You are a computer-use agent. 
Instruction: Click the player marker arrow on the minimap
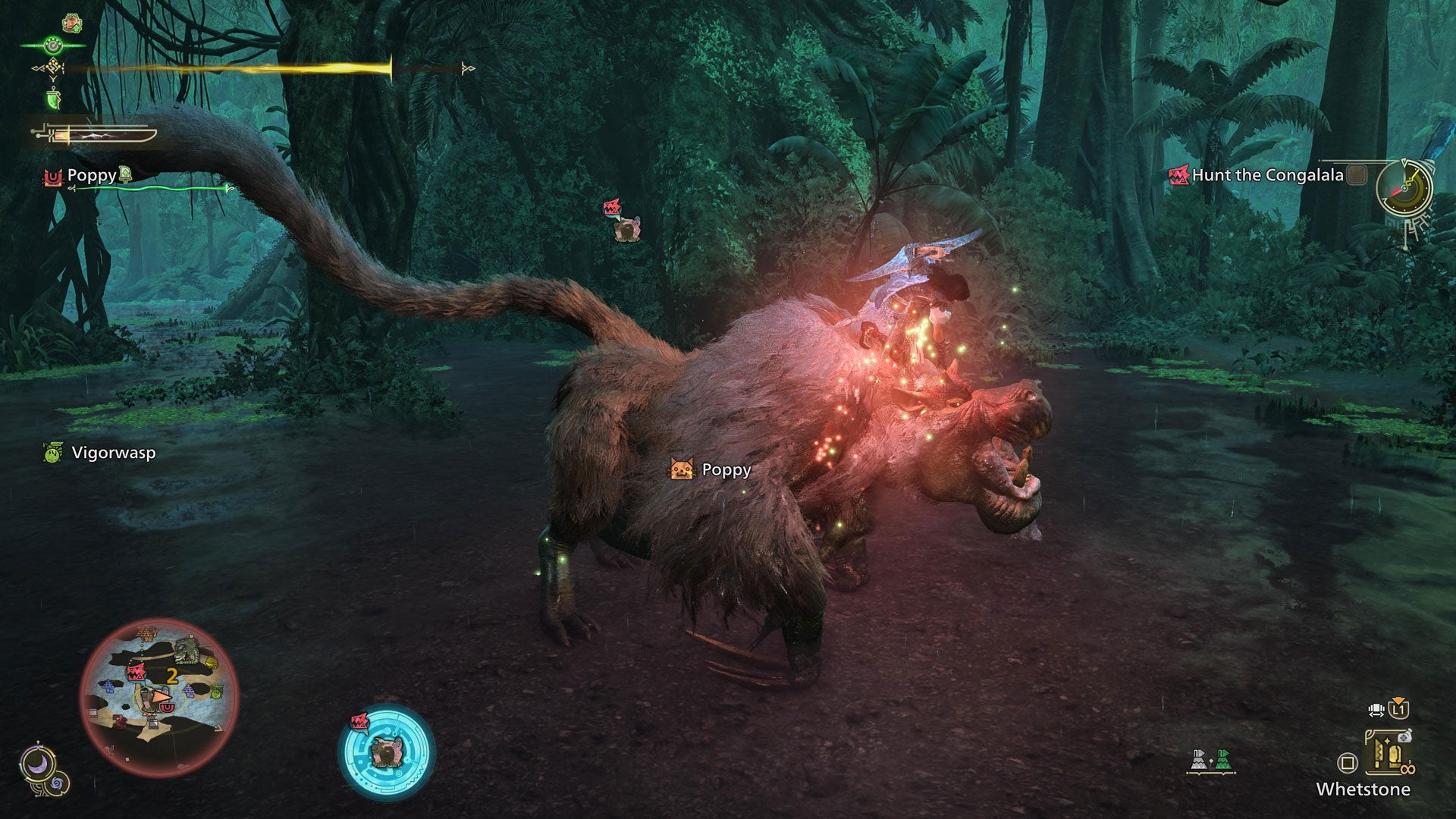point(161,697)
